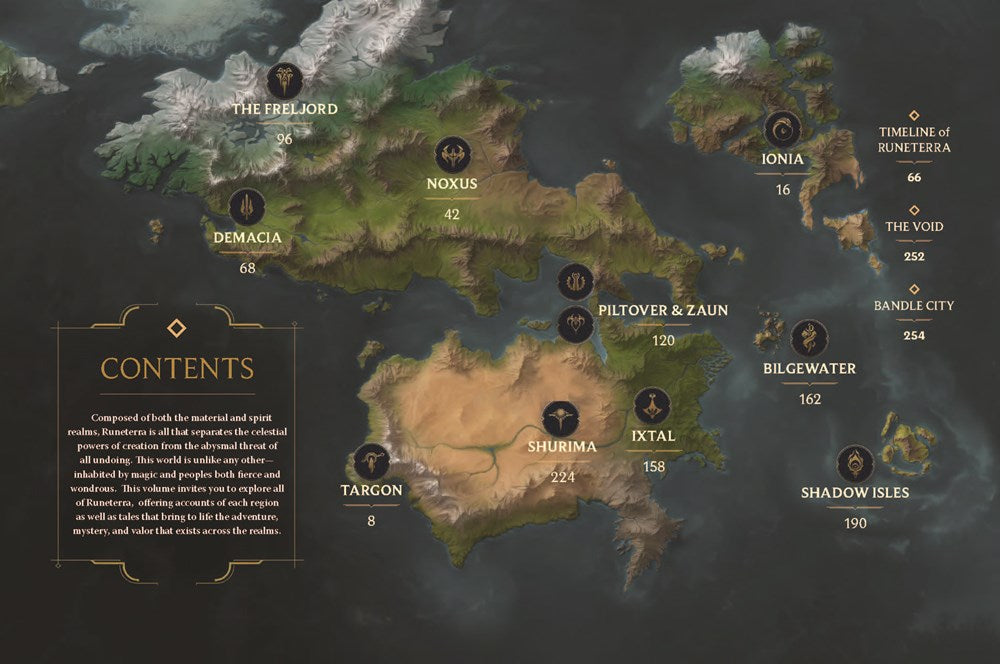The image size is (1000, 664).
Task: Select the Ionia region icon
Action: [782, 130]
